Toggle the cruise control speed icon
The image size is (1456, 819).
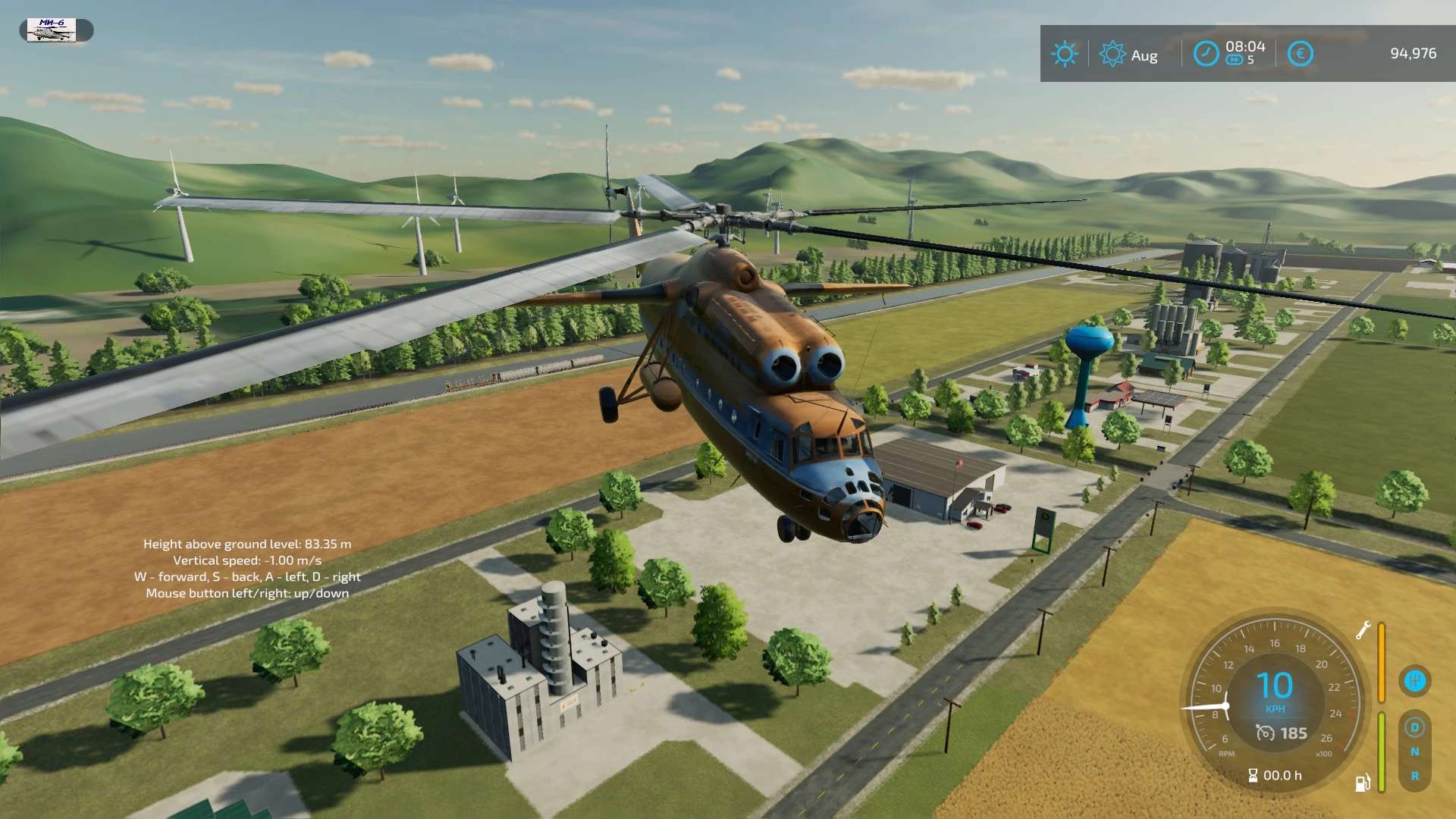coord(1265,733)
